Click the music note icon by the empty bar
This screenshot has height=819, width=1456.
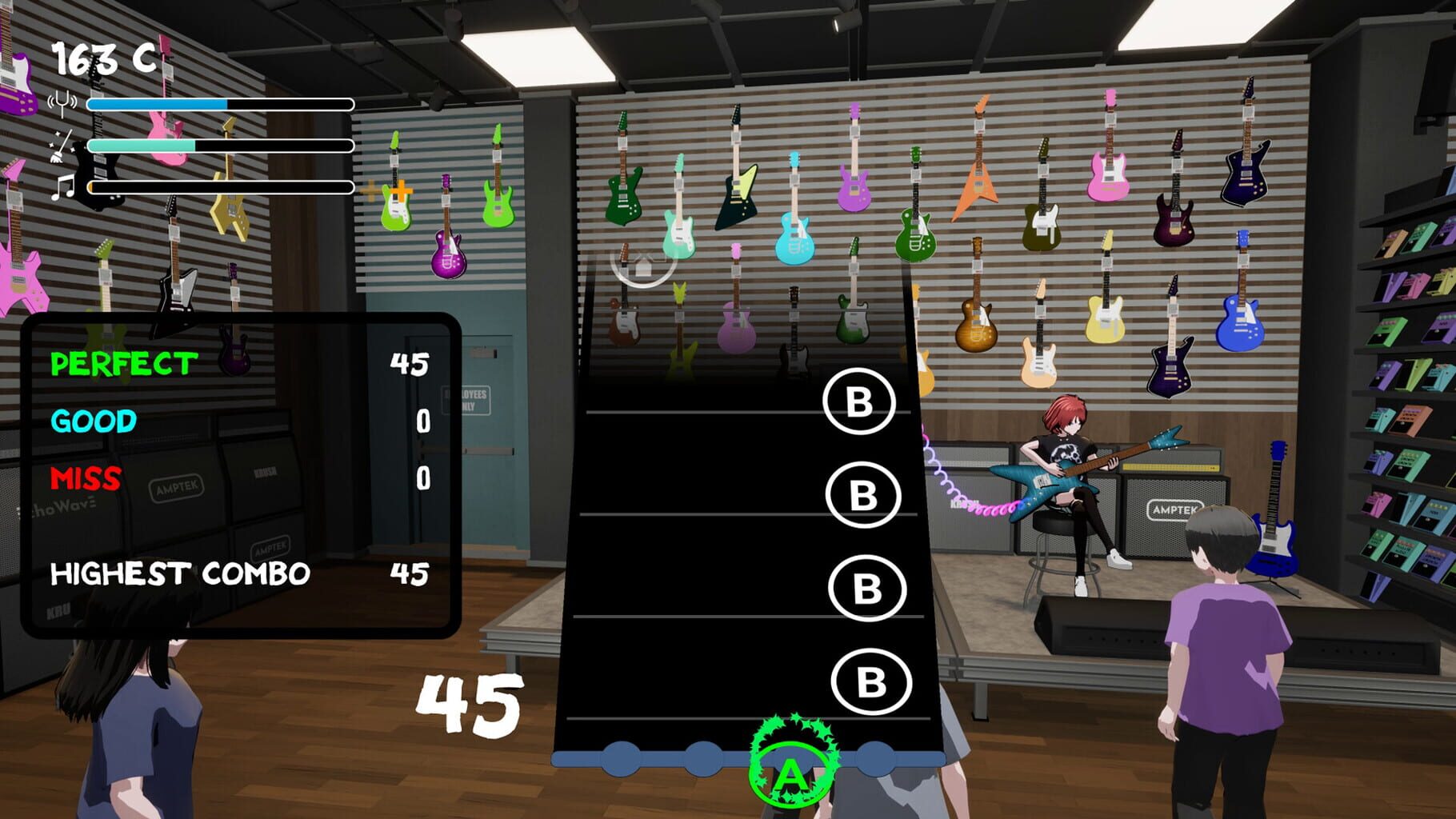point(65,189)
